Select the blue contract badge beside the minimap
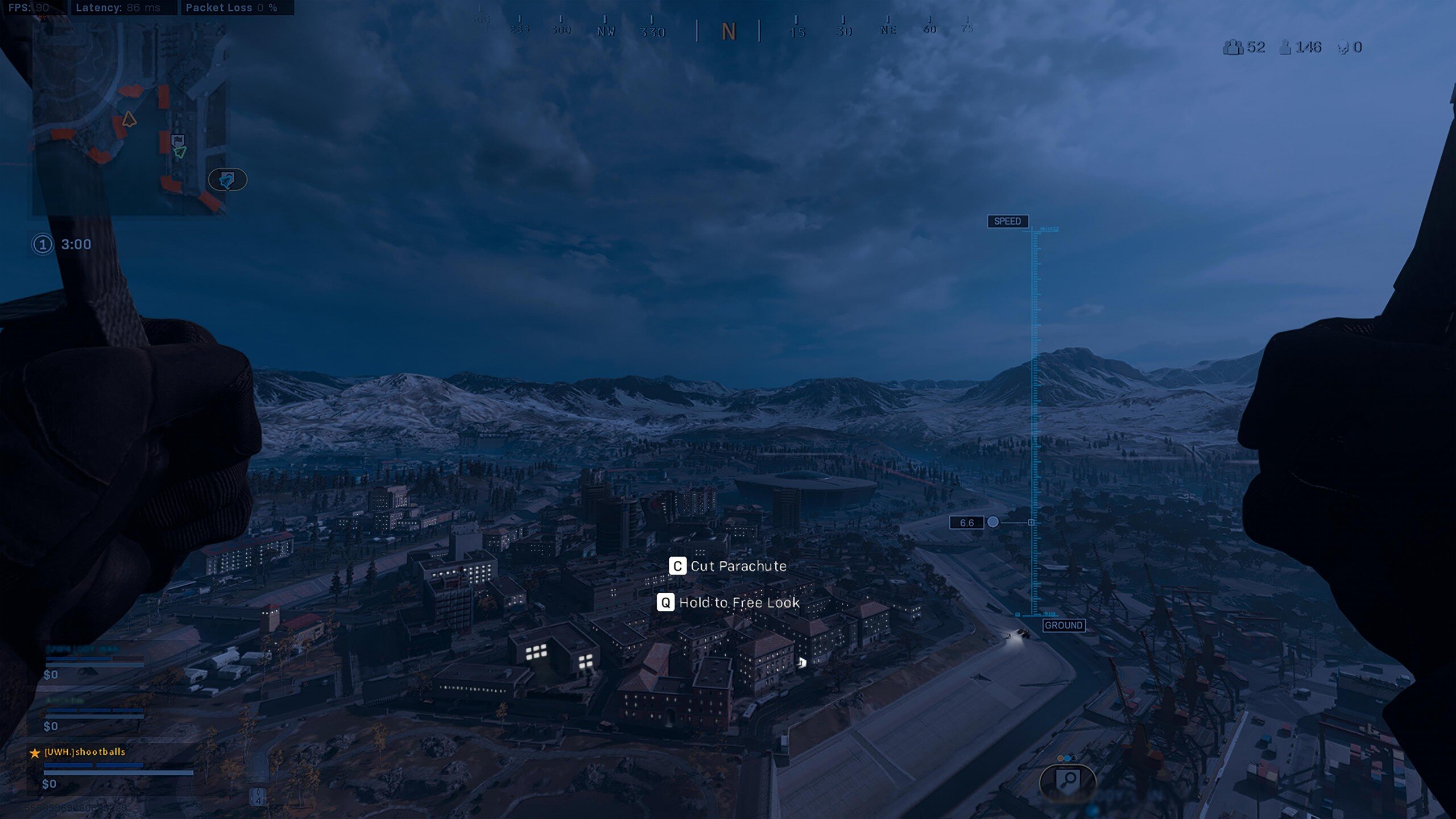The height and width of the screenshot is (819, 1456). click(x=227, y=180)
